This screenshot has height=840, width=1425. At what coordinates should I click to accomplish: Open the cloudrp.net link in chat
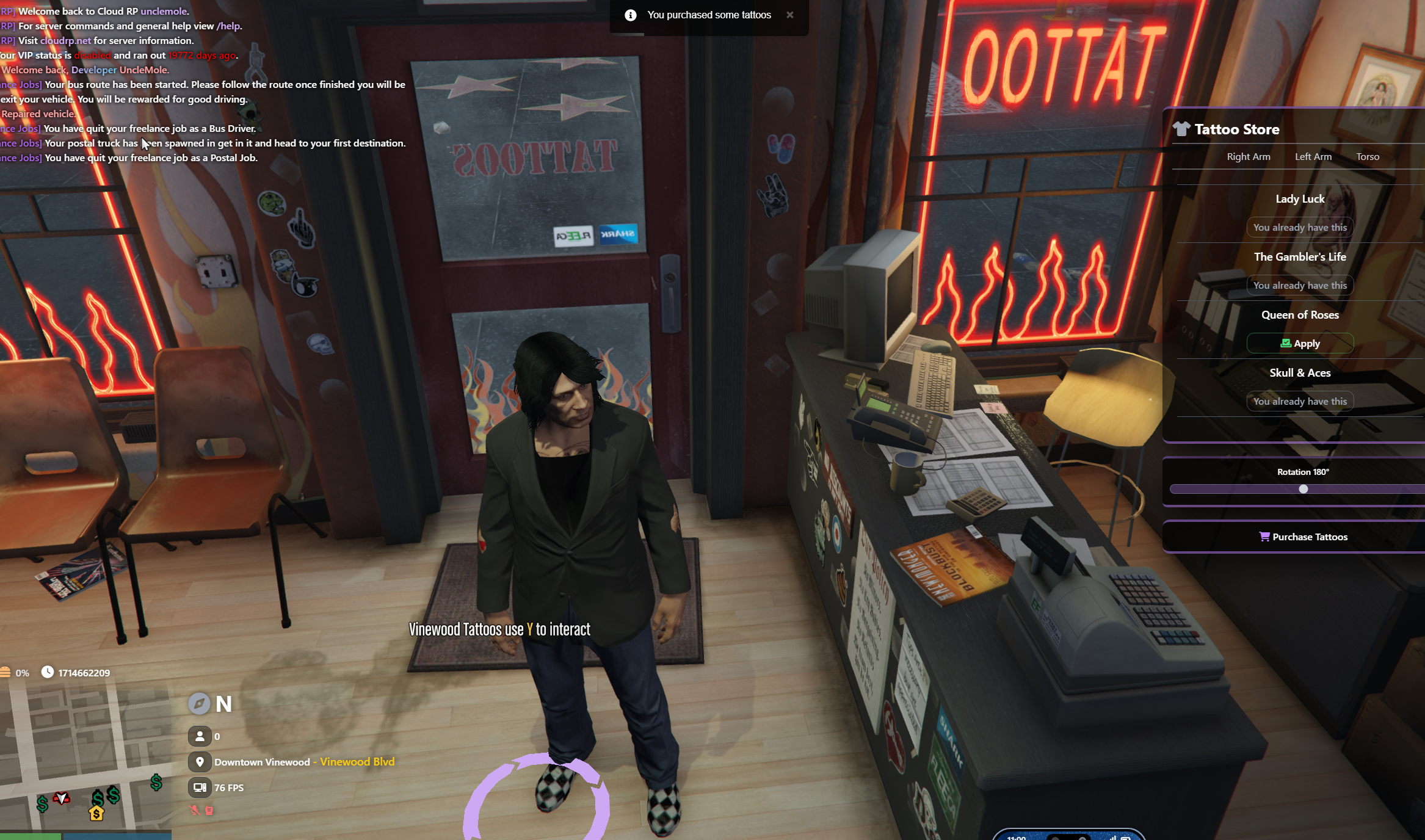tap(65, 41)
